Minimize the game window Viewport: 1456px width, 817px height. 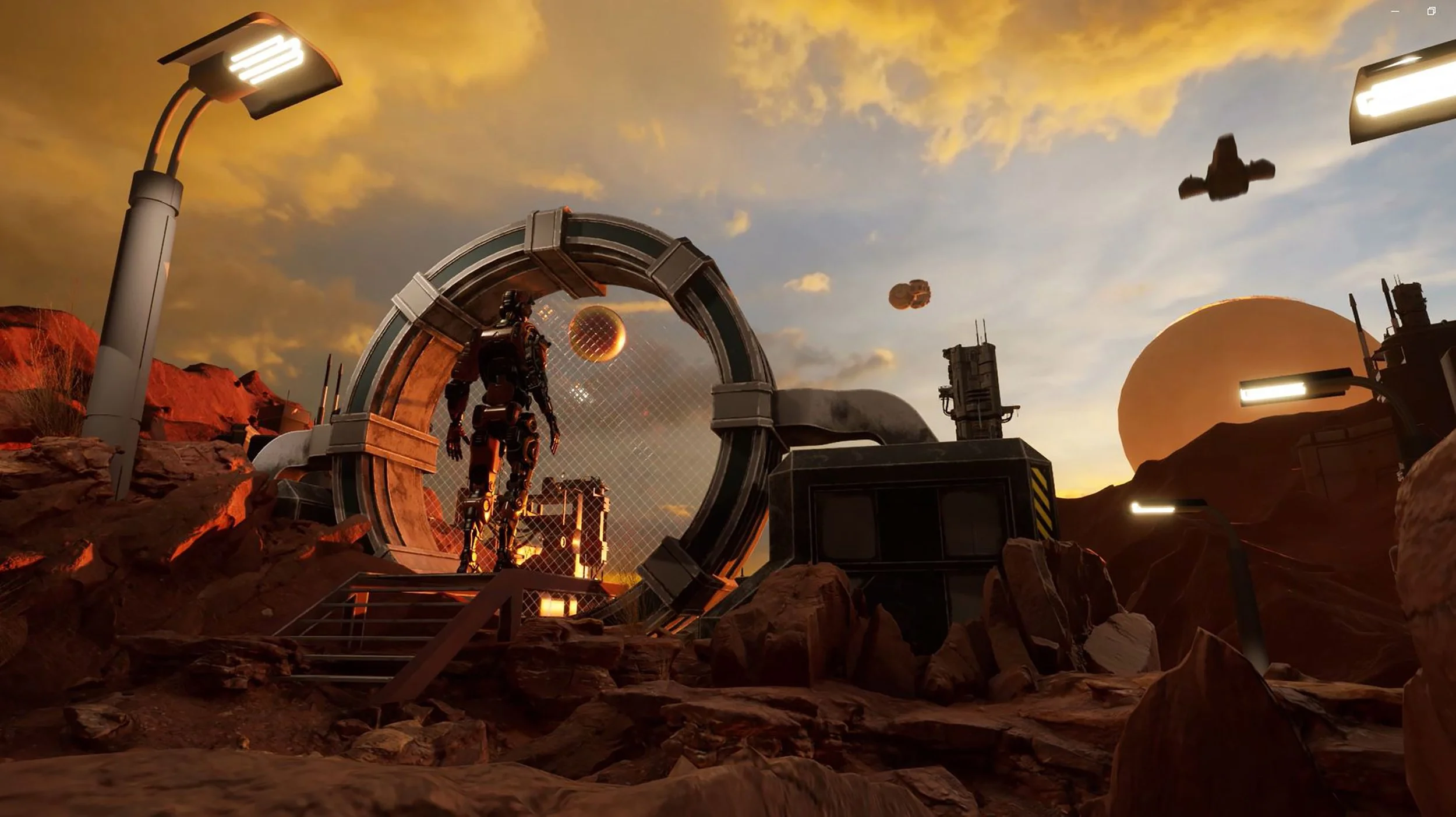1395,11
